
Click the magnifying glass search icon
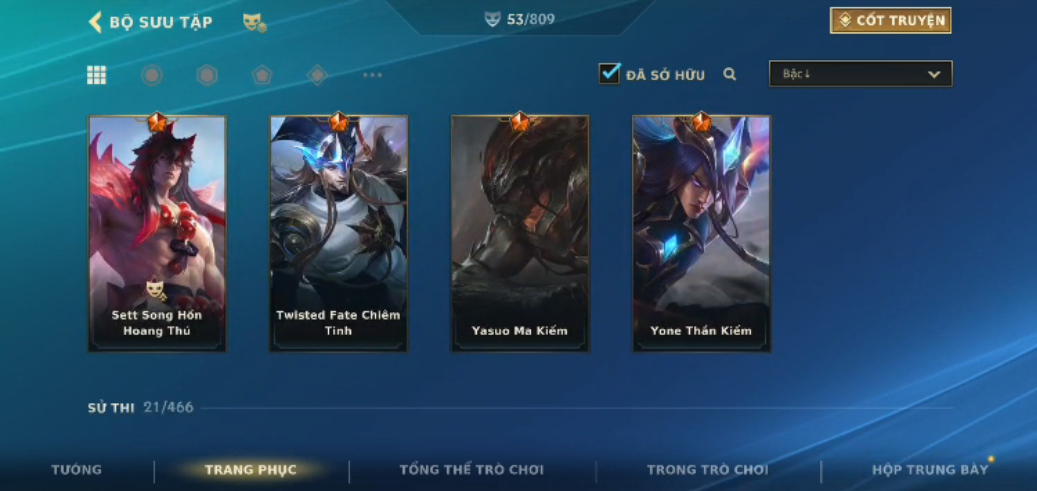tap(730, 74)
